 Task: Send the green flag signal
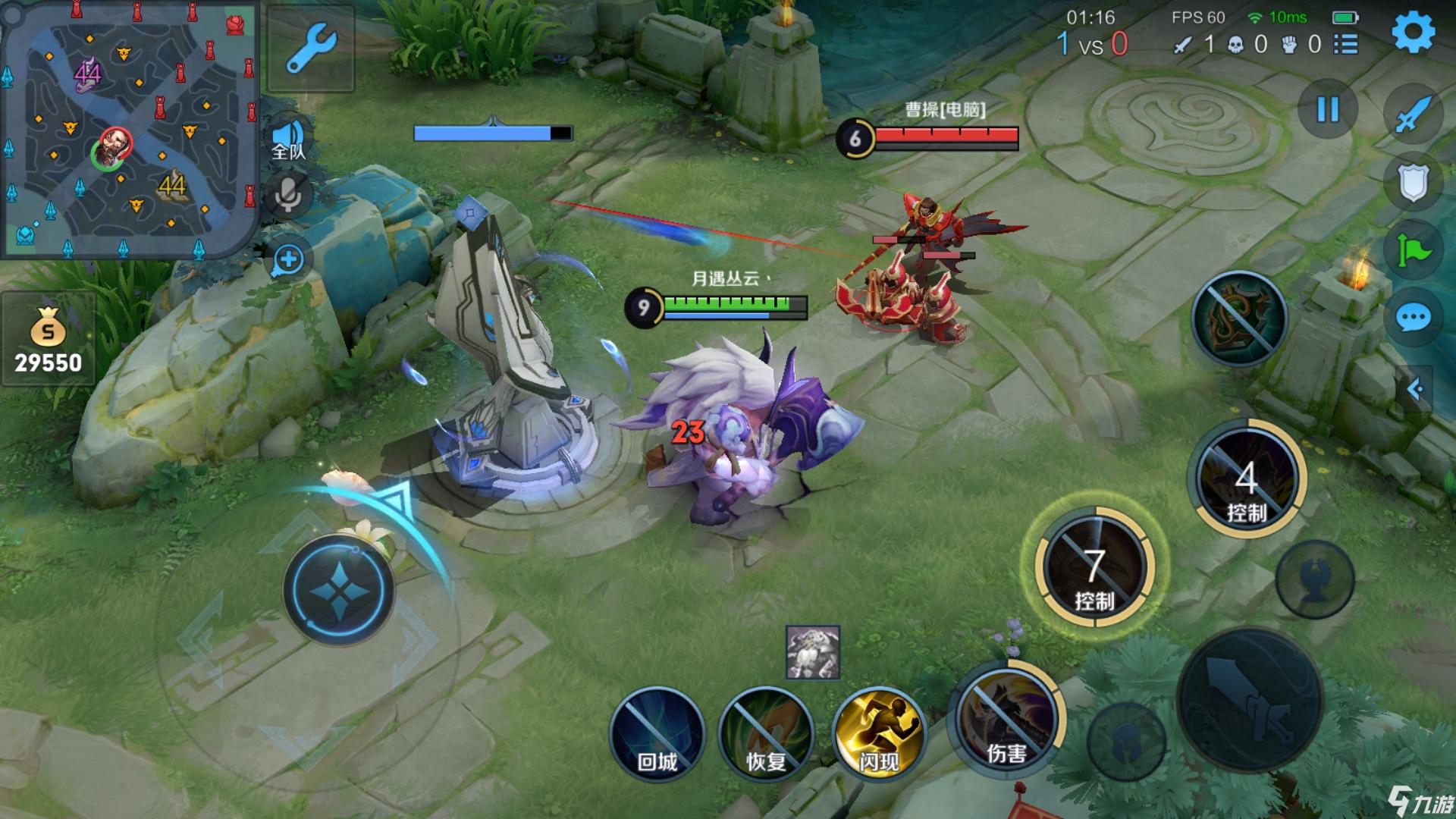coord(1413,249)
